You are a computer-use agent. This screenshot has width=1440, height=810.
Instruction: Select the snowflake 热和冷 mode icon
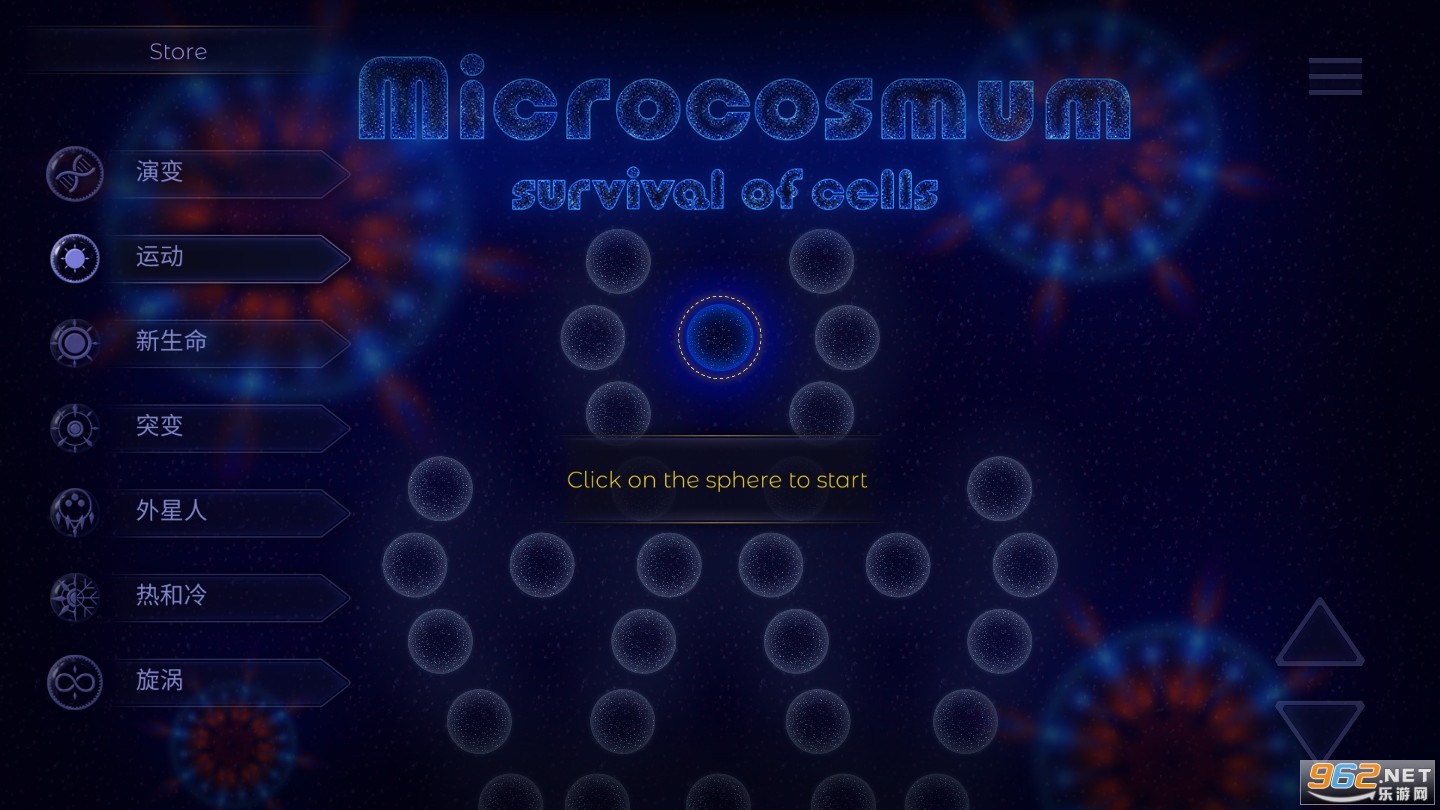pyautogui.click(x=74, y=597)
